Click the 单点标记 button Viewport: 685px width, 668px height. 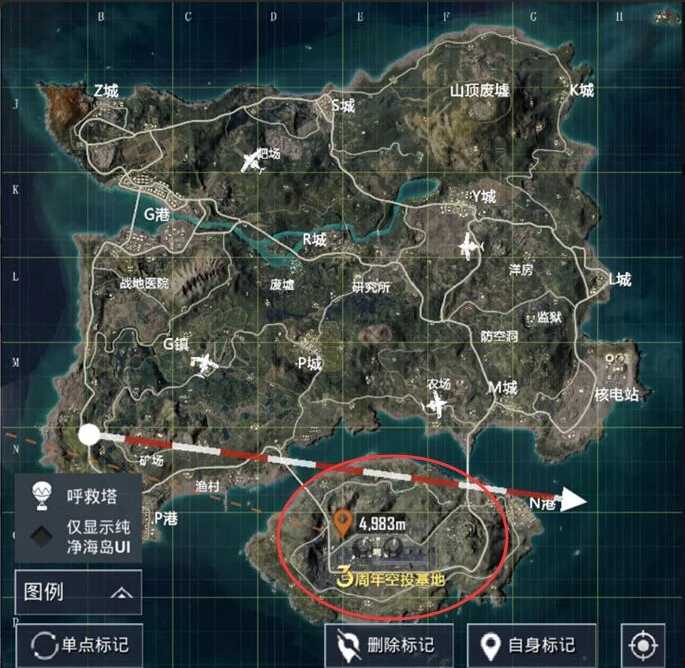[78, 645]
